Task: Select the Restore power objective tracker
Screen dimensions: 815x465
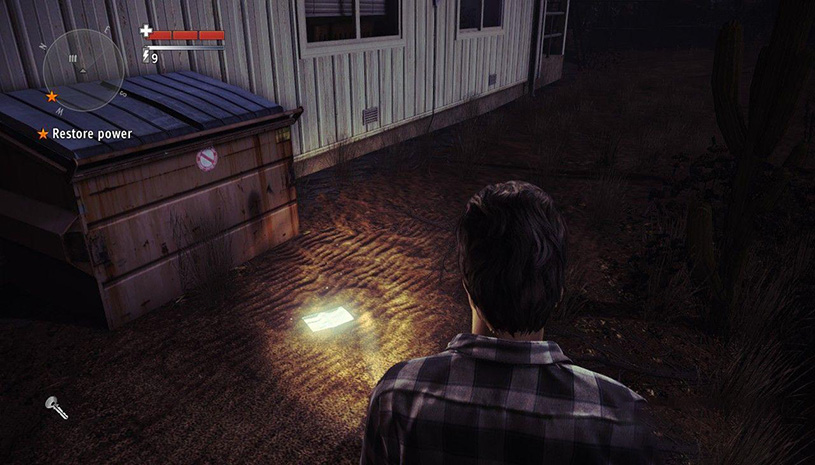Action: [x=85, y=133]
